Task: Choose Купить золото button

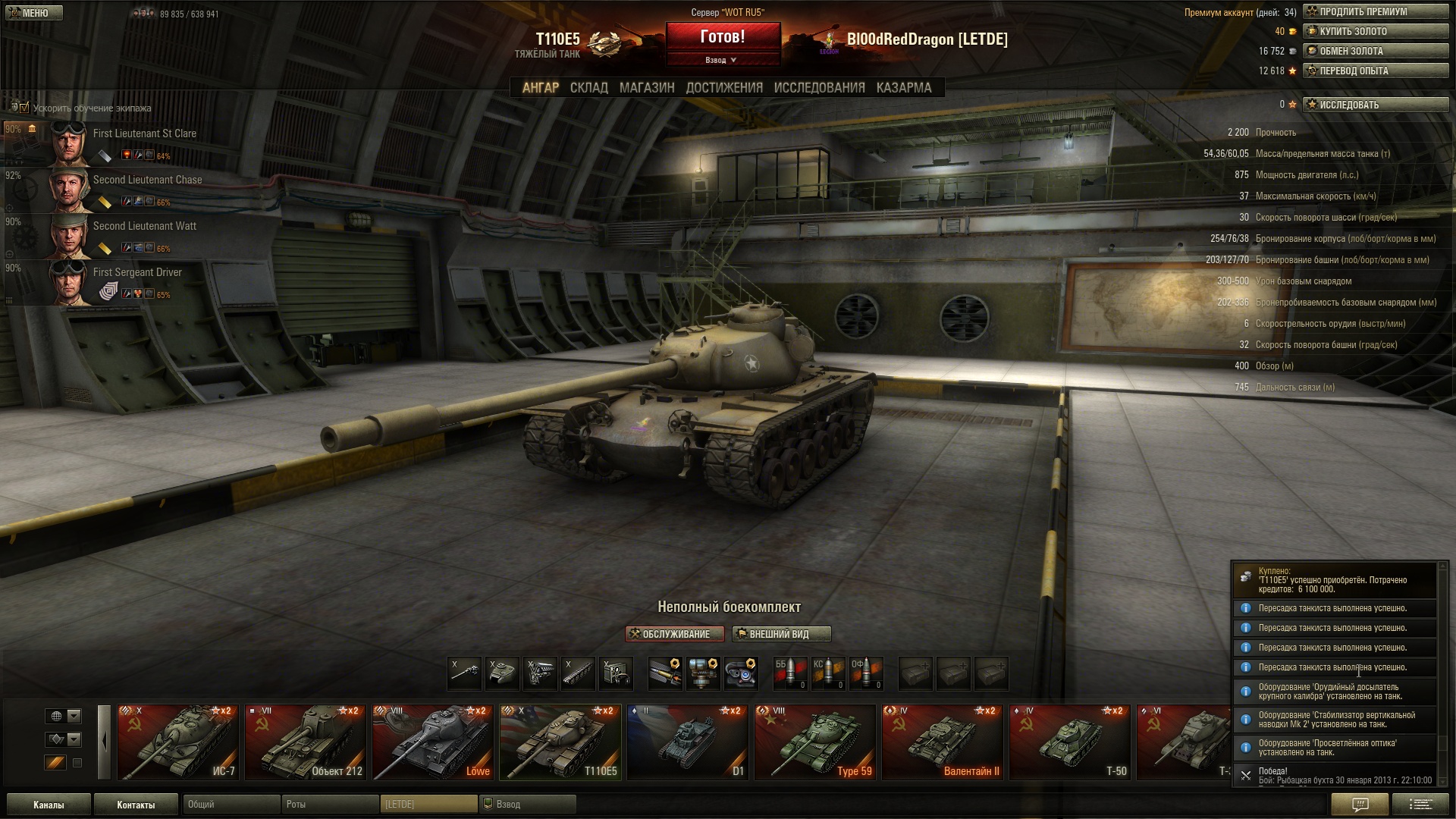Action: click(1375, 32)
